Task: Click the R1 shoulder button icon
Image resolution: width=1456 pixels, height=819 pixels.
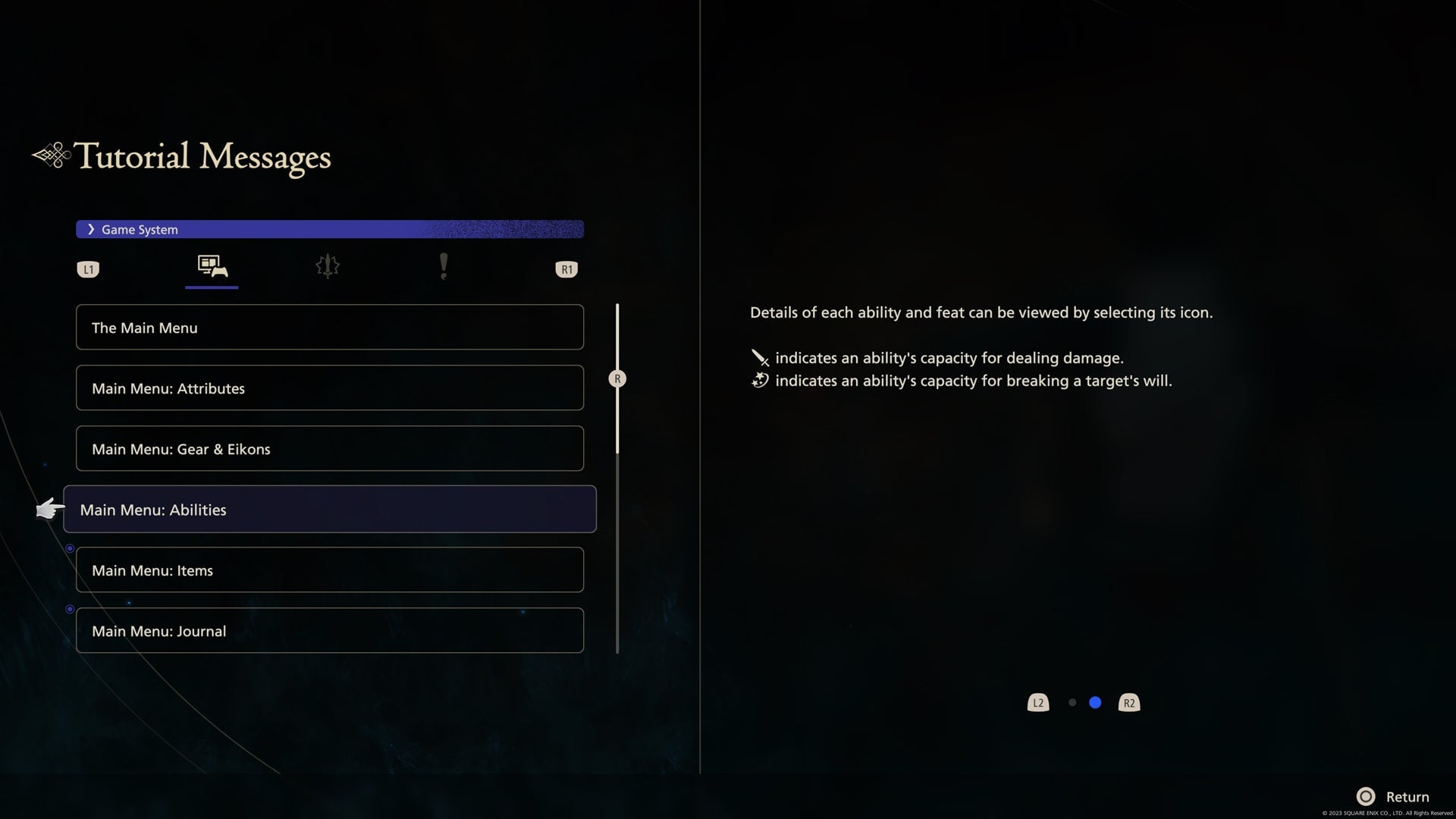Action: click(x=566, y=268)
